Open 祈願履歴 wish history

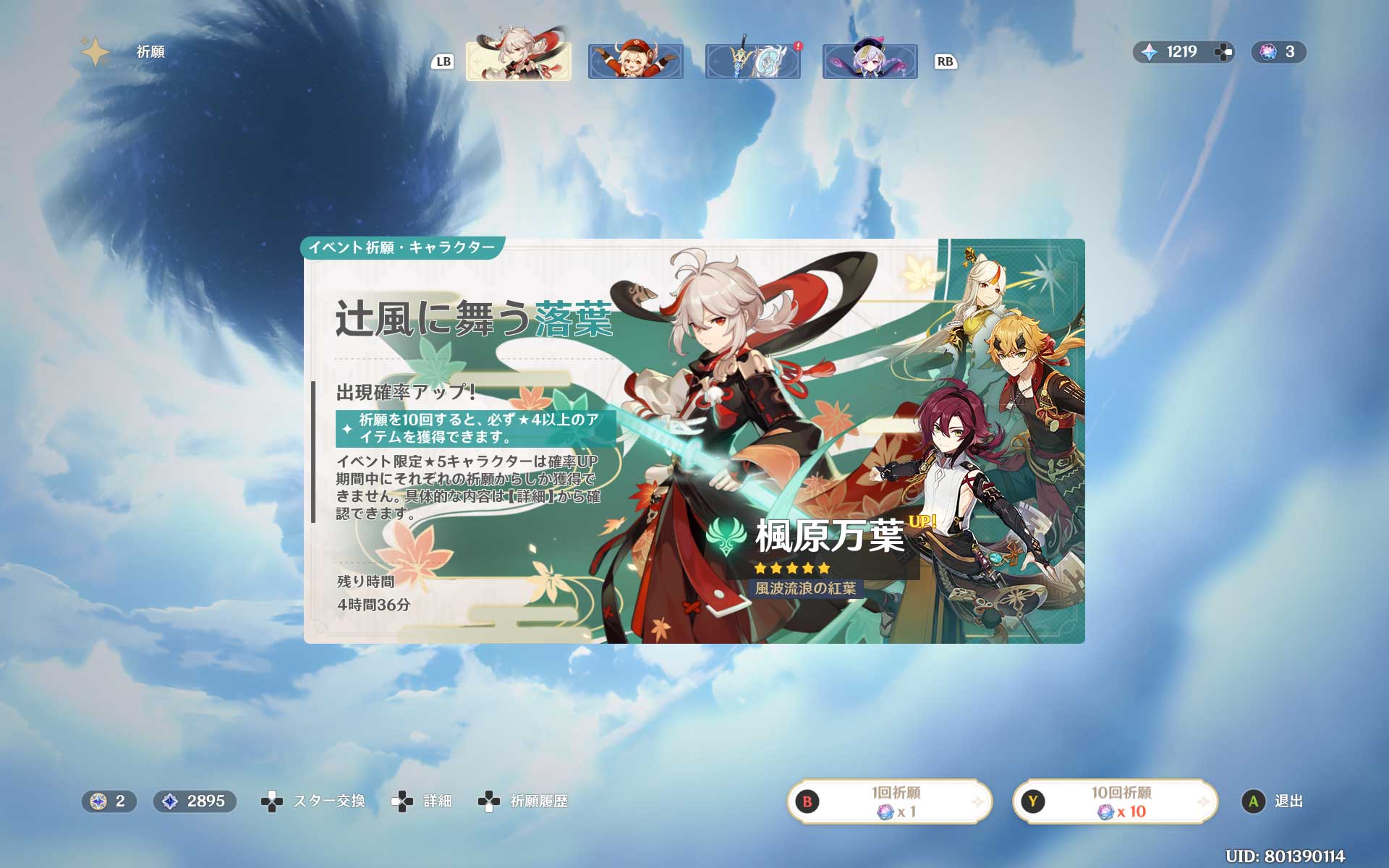523,801
